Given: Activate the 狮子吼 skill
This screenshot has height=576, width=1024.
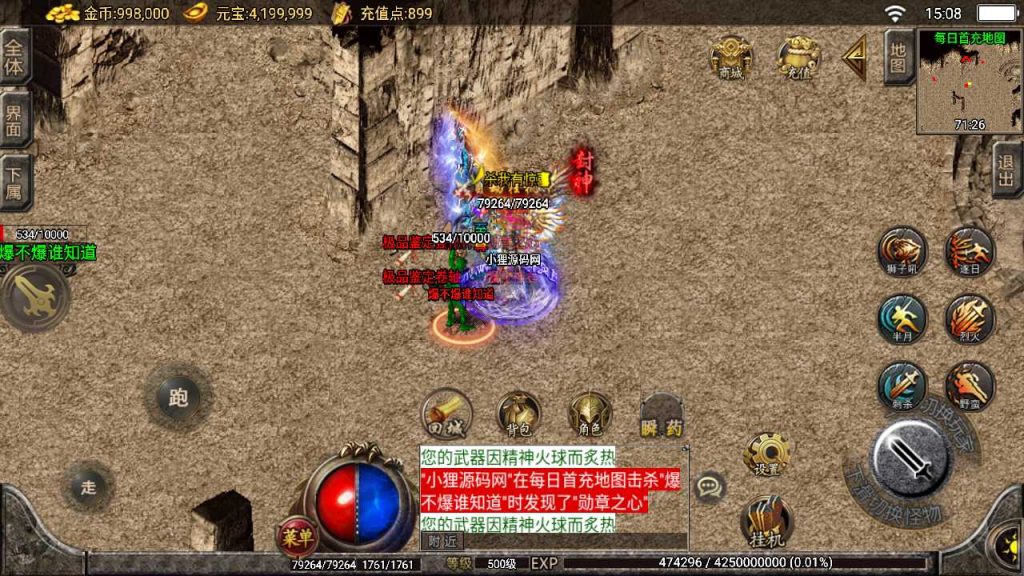Looking at the screenshot, I should click(902, 251).
